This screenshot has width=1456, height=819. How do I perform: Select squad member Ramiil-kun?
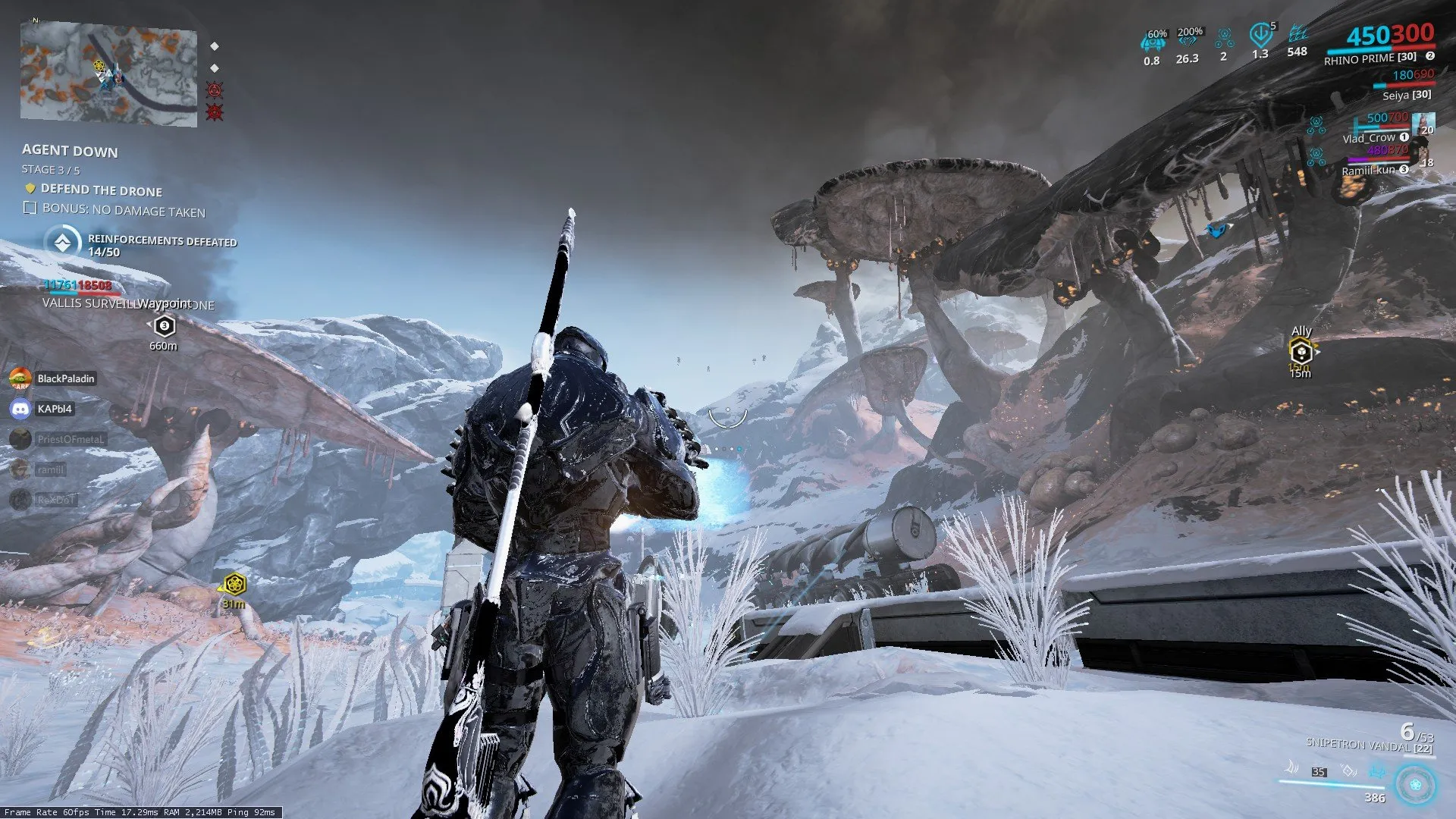1368,170
